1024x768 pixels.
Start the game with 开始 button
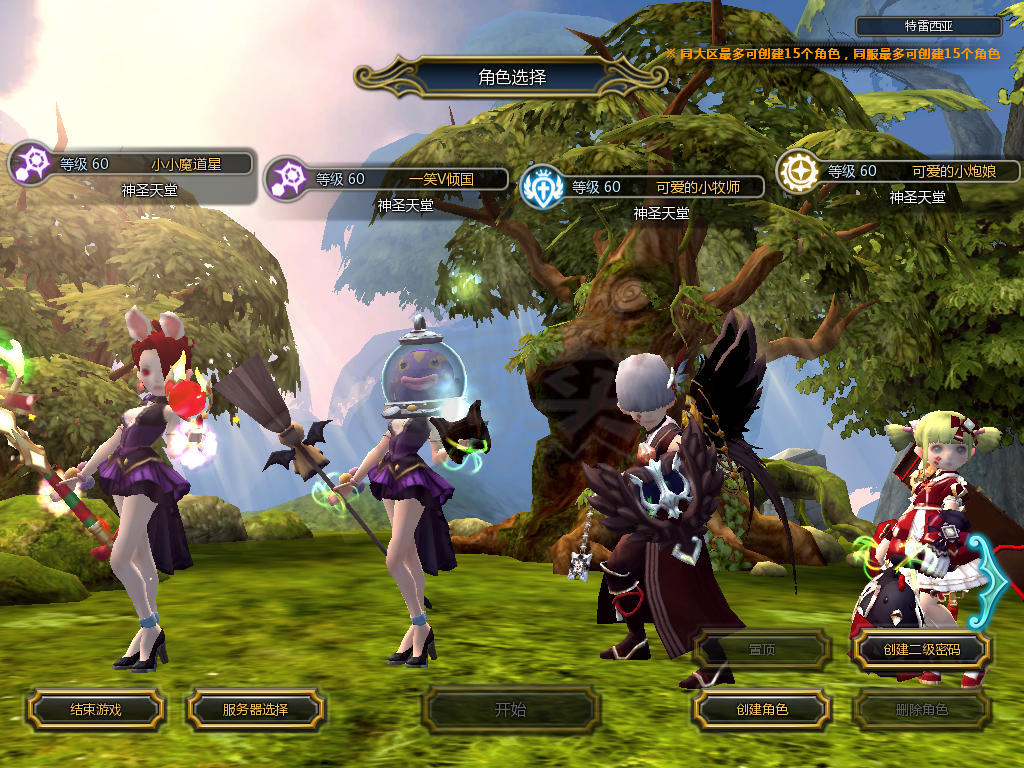tap(511, 710)
